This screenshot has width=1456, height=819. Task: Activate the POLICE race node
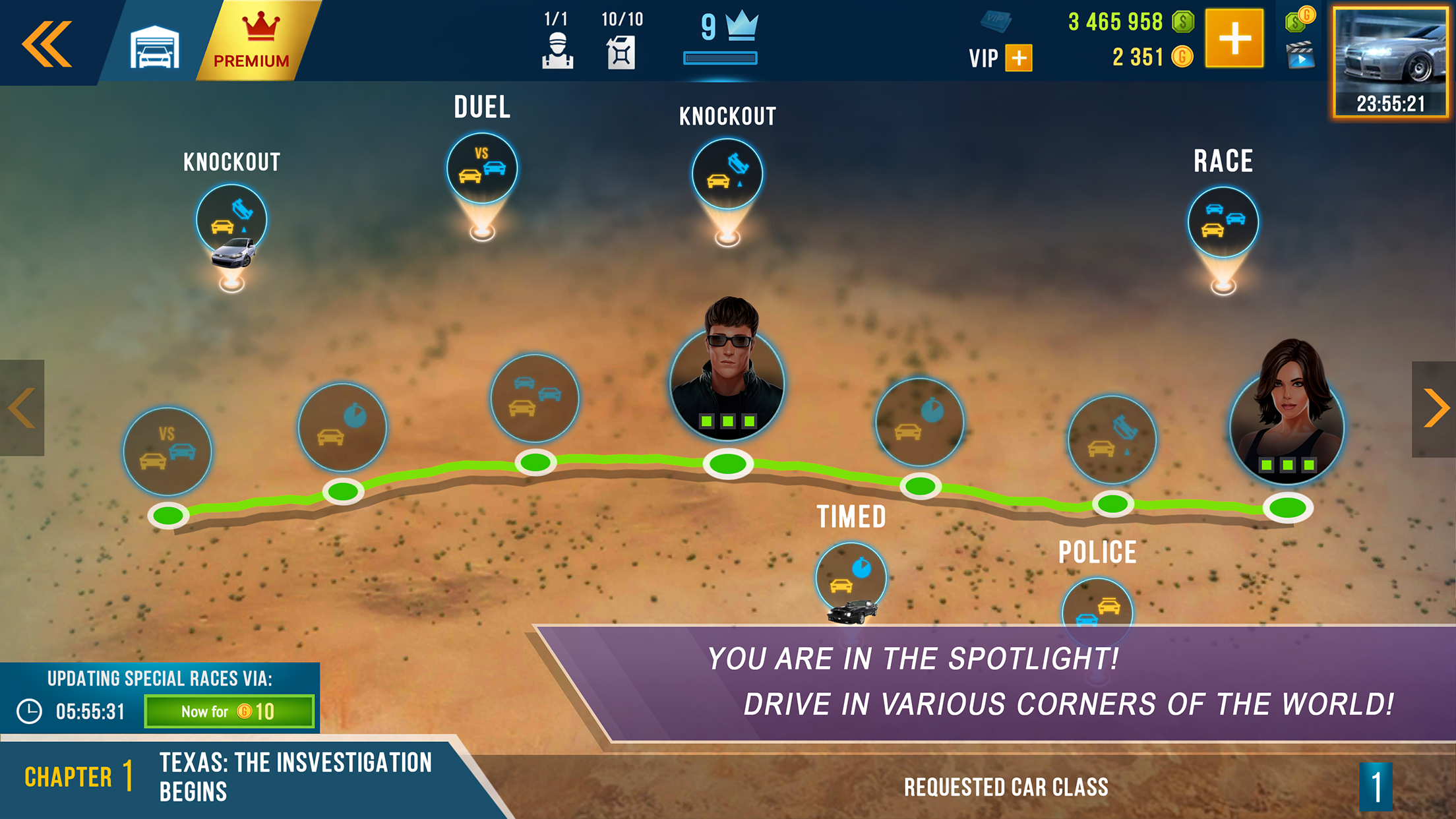1097,610
